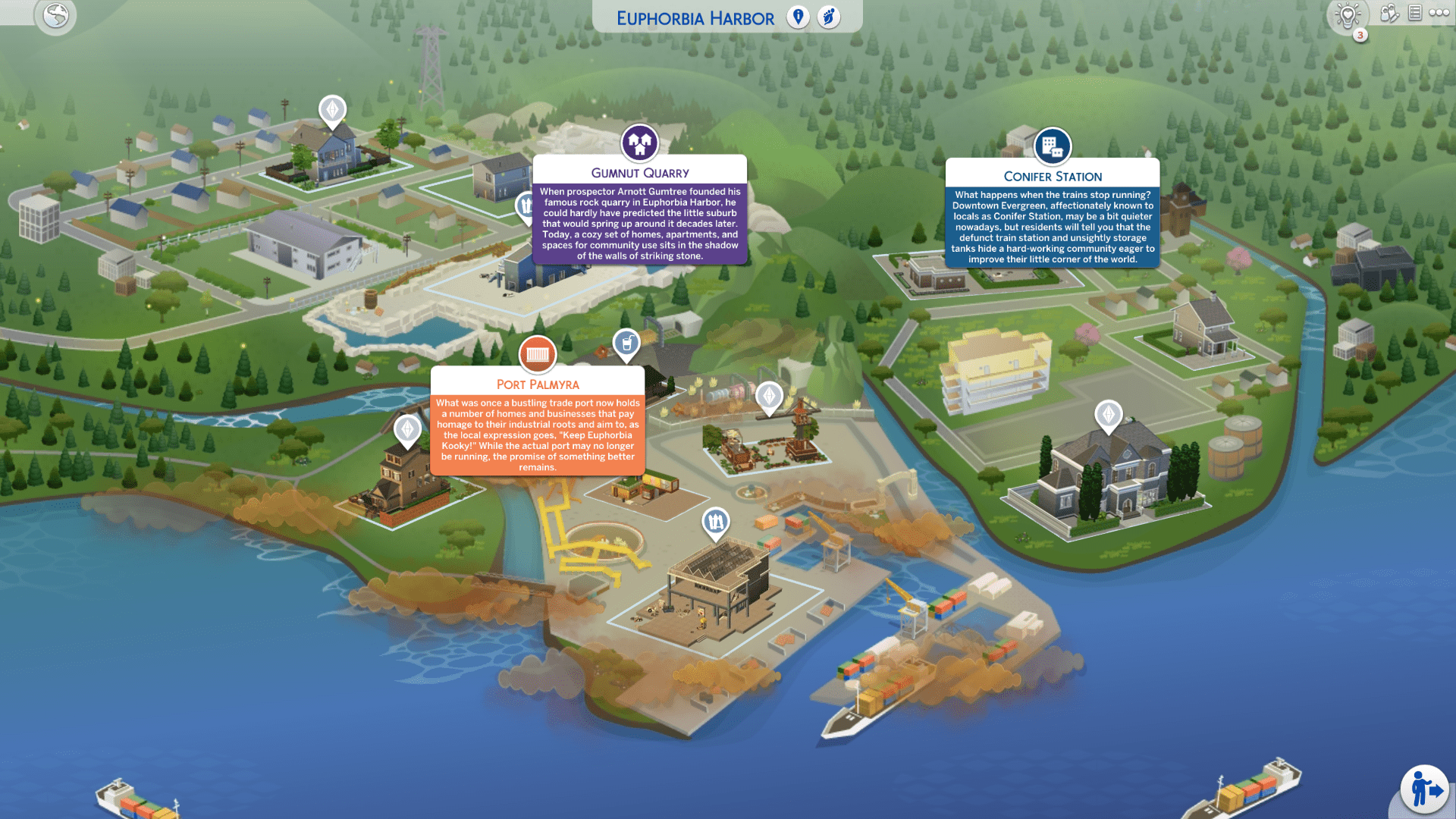Return to the world select globe
1456x819 pixels.
tap(55, 16)
